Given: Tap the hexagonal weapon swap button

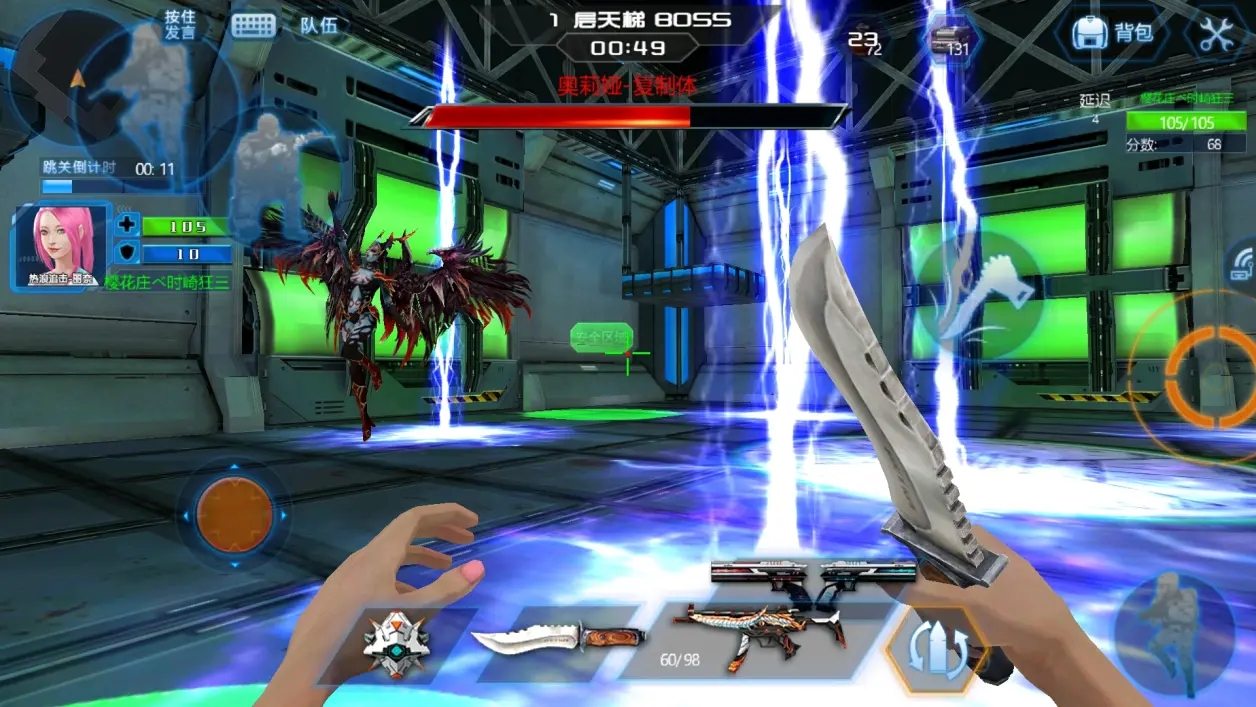Looking at the screenshot, I should pyautogui.click(x=936, y=651).
